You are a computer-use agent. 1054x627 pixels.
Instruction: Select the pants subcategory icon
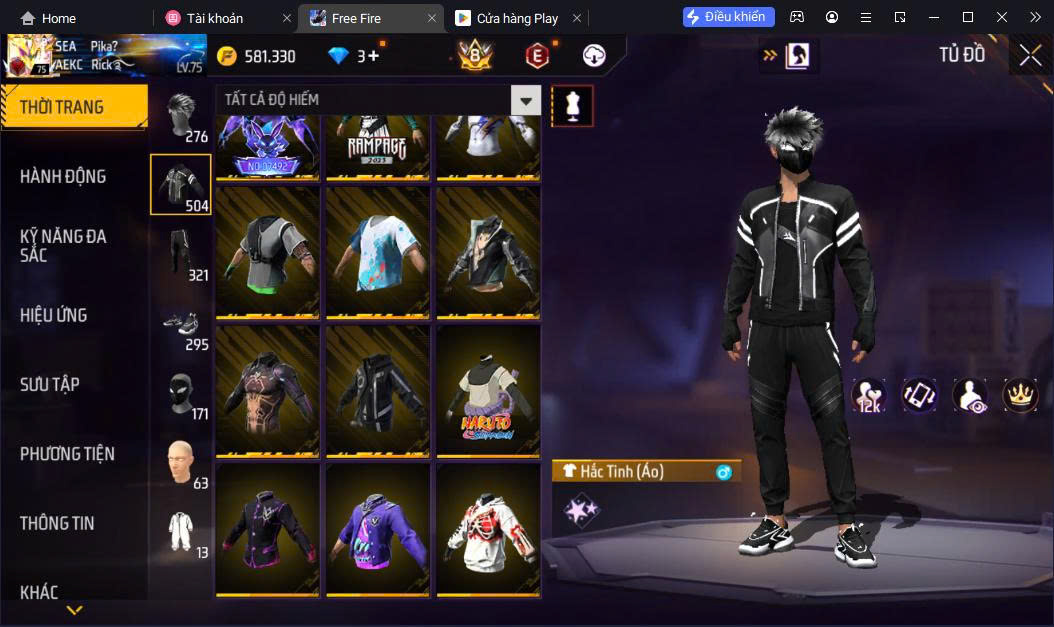[x=181, y=255]
